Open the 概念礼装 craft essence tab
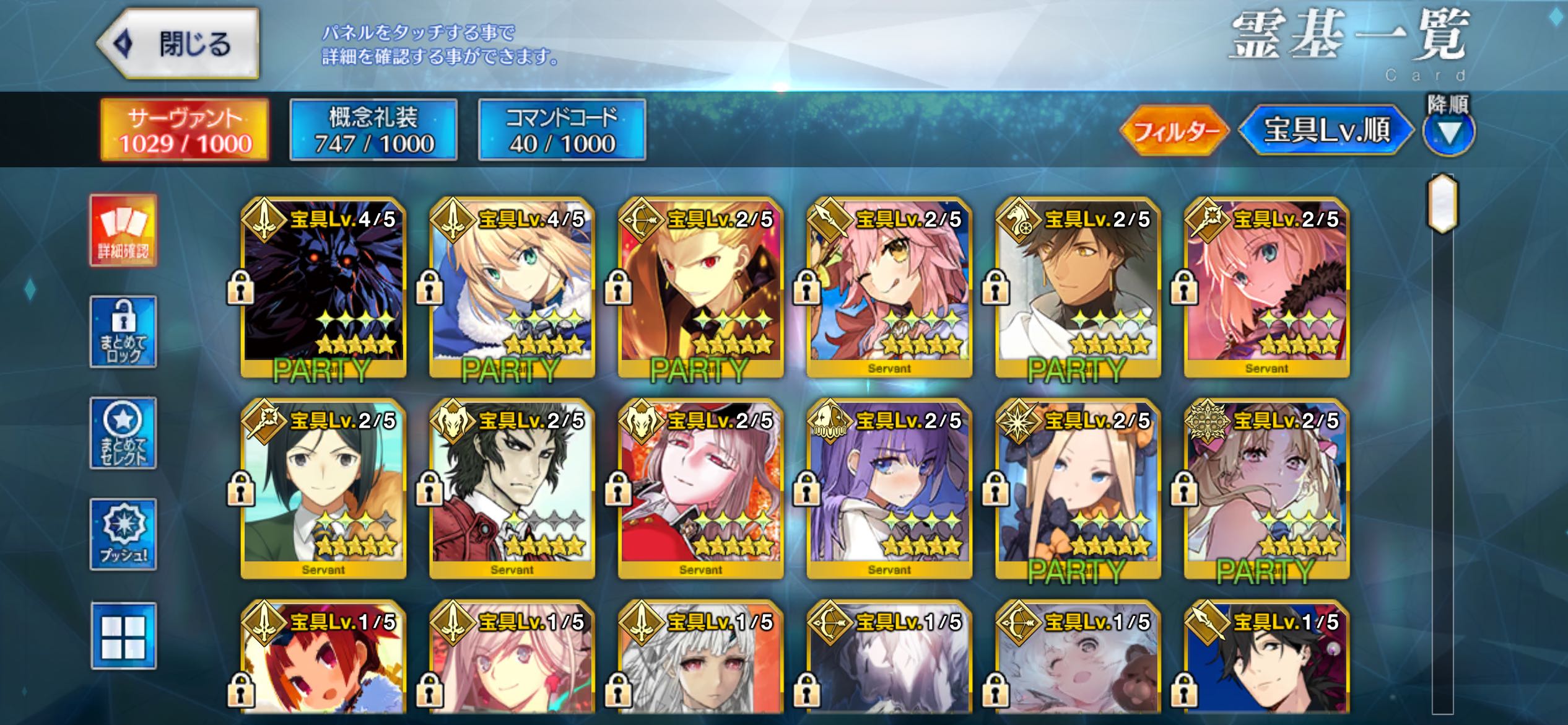This screenshot has width=1568, height=725. coord(373,130)
